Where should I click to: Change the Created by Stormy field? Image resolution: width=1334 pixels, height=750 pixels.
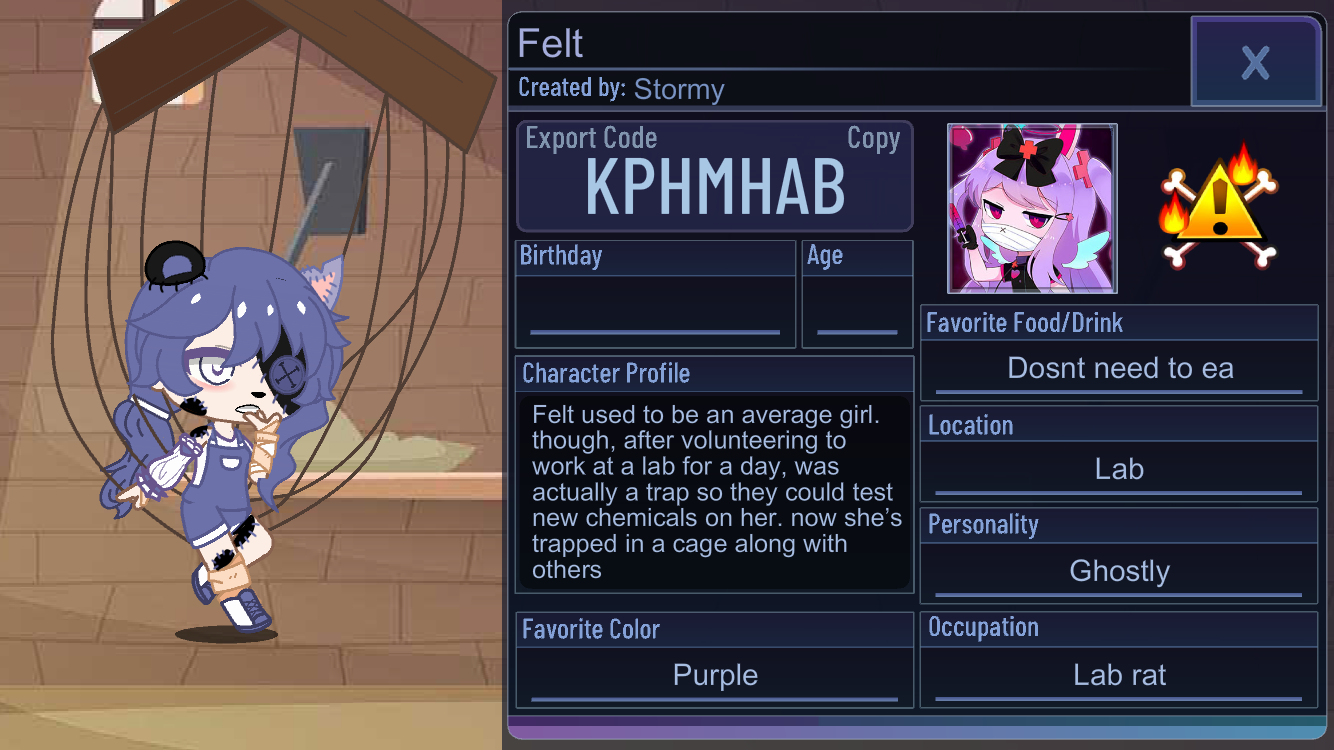678,90
